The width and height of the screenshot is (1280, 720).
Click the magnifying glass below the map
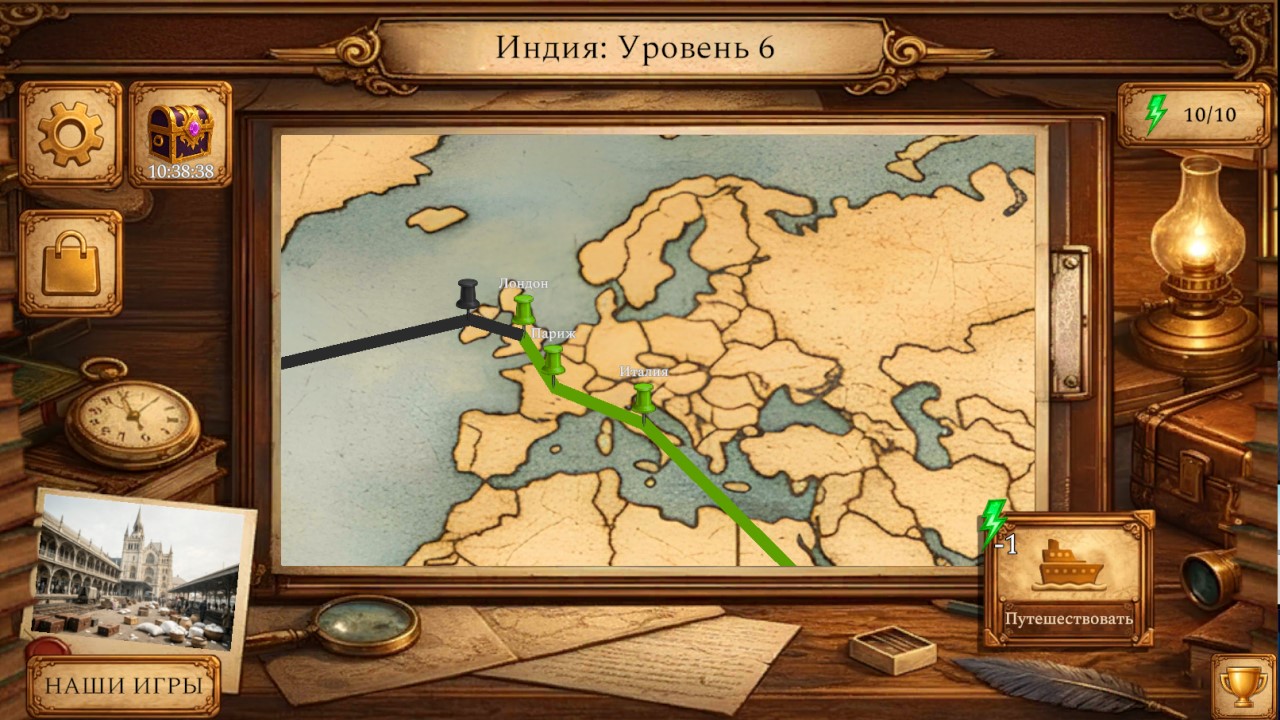(365, 625)
